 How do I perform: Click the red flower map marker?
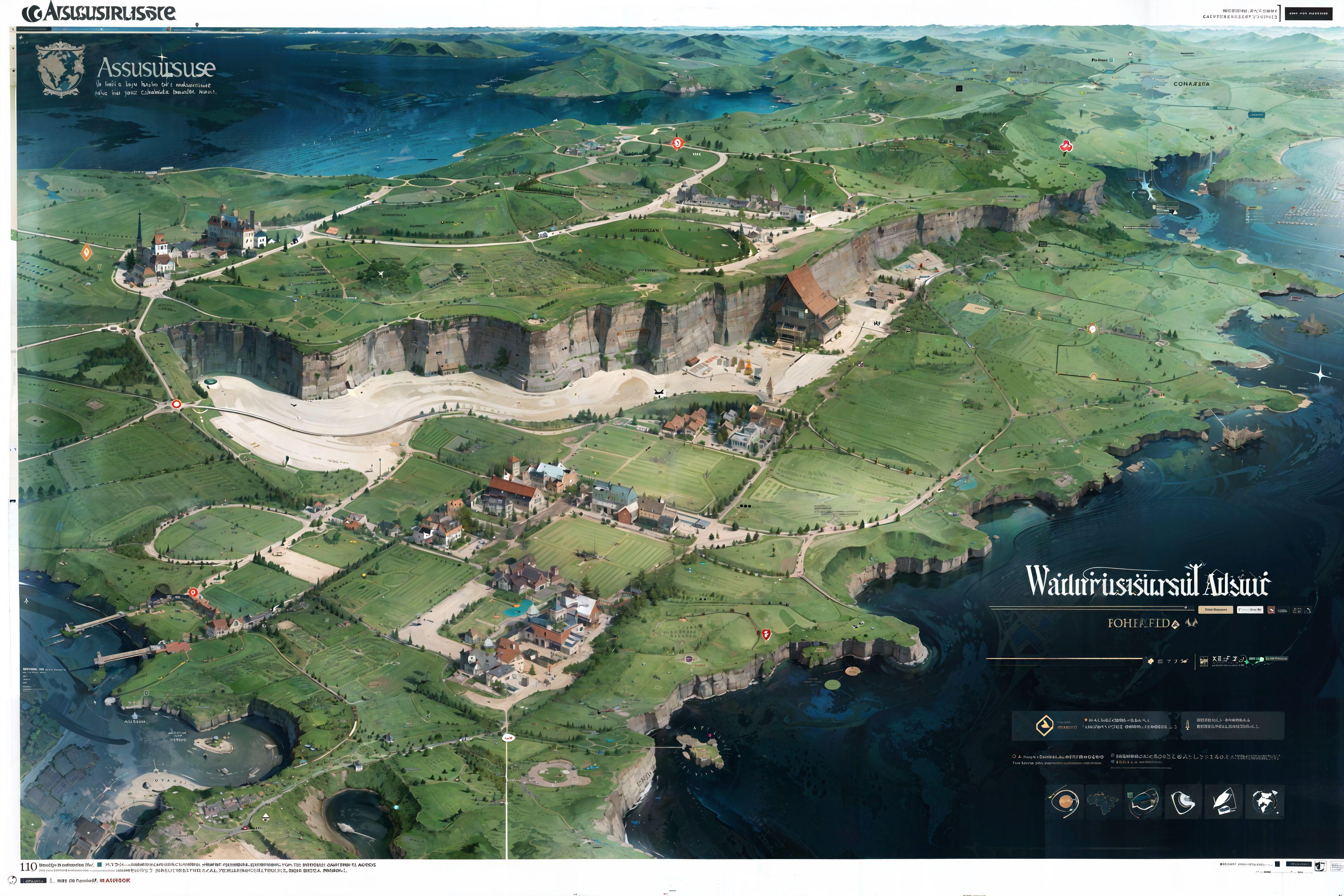[1066, 146]
